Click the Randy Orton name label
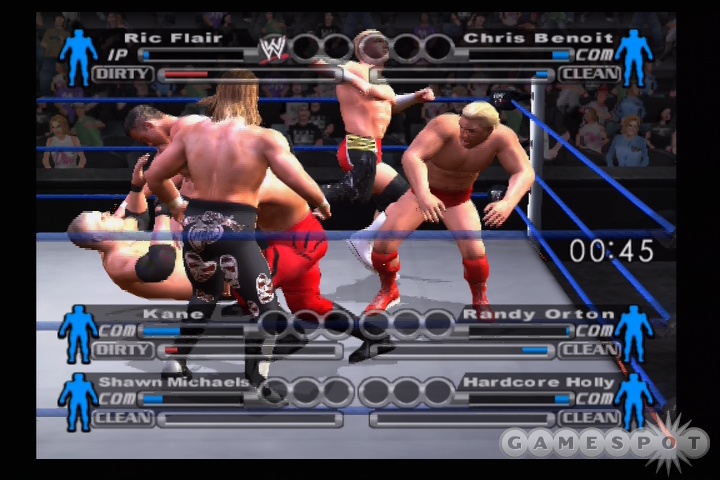This screenshot has width=720, height=480. (524, 314)
